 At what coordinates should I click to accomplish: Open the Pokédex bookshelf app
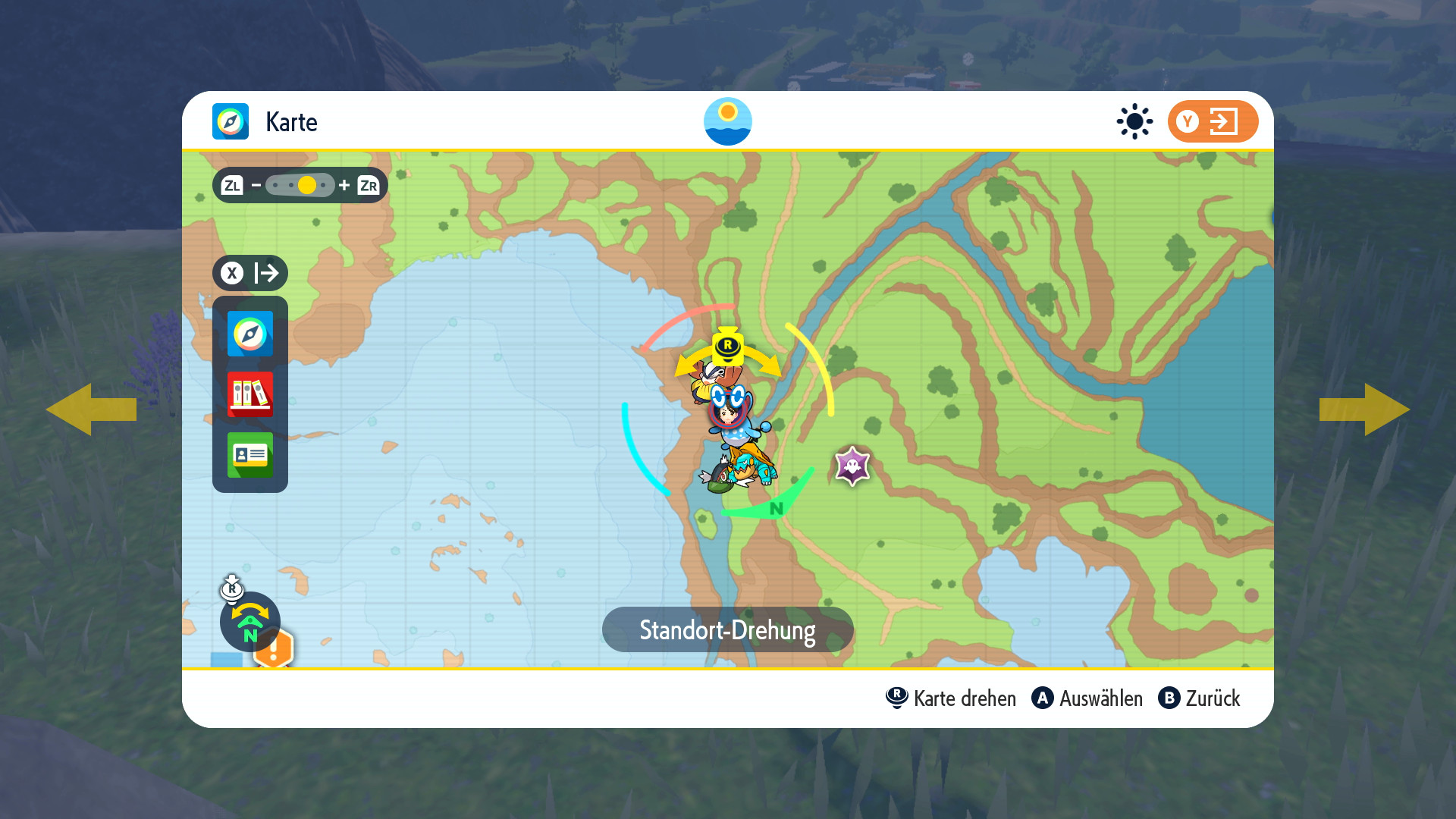click(x=249, y=394)
